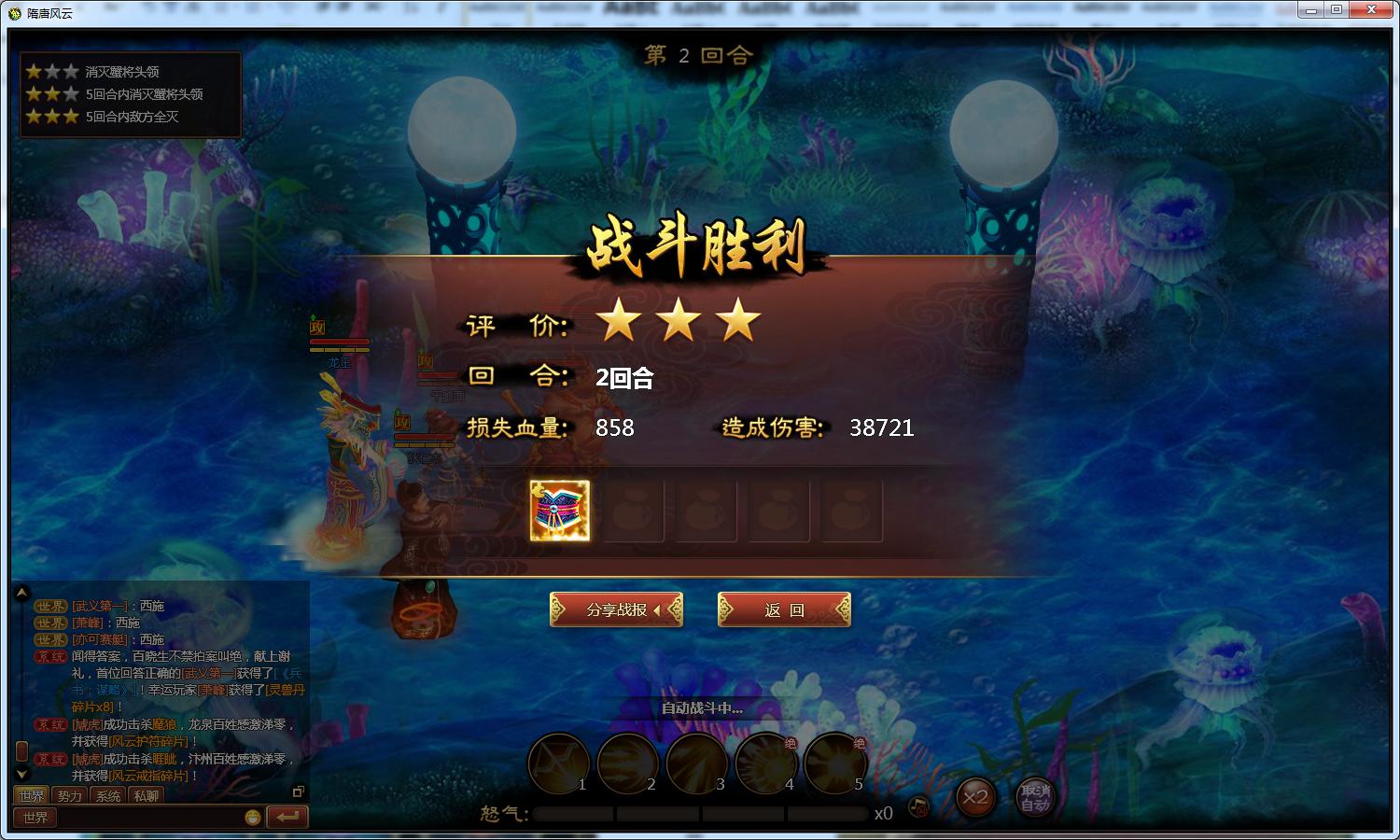Send the chat message with the enter arrow

pyautogui.click(x=286, y=817)
